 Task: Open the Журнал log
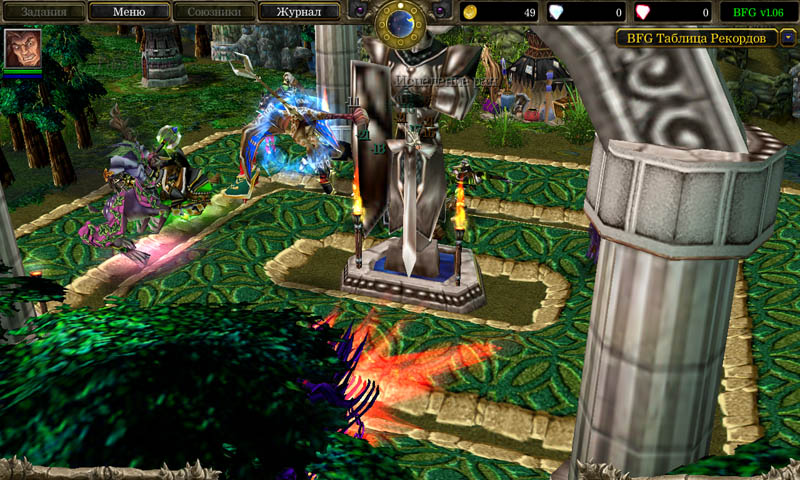298,12
